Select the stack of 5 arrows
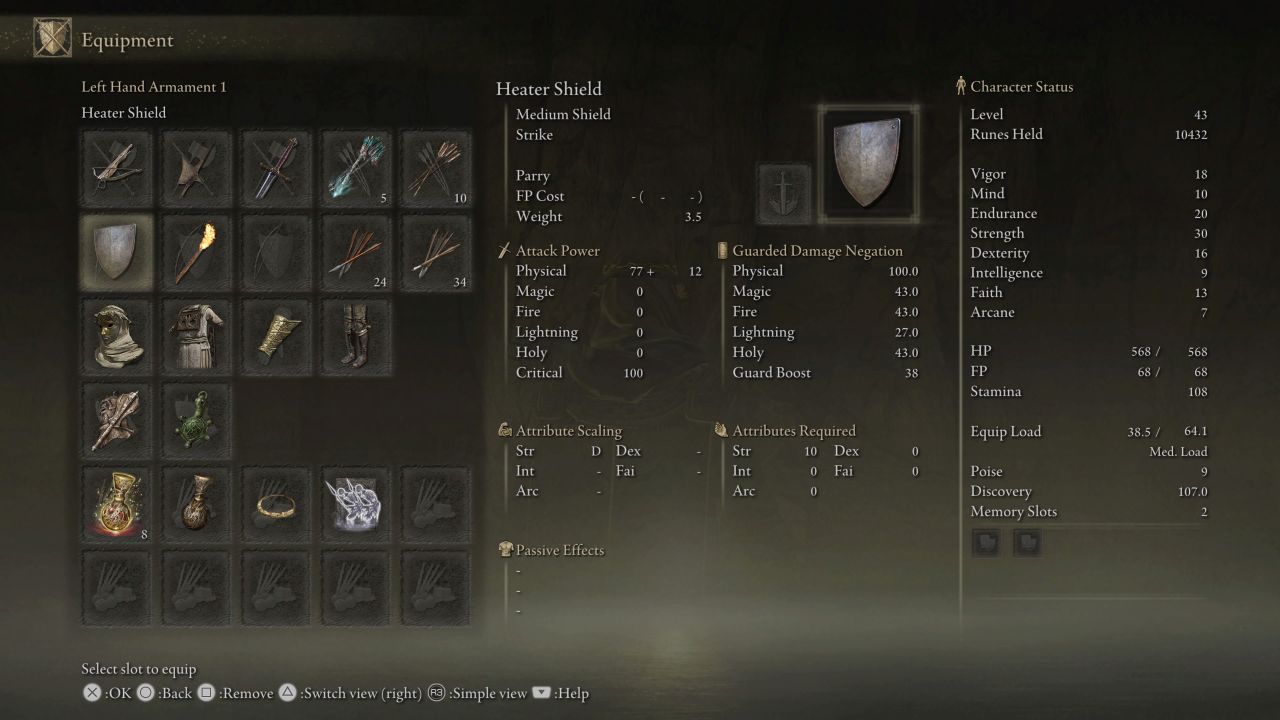Screen dimensions: 1280x720 click(356, 167)
